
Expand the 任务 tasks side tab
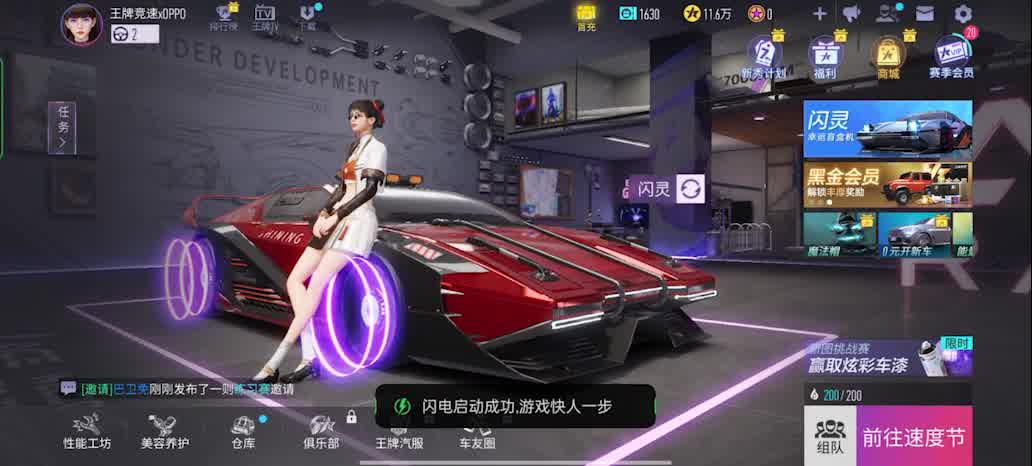[x=63, y=128]
